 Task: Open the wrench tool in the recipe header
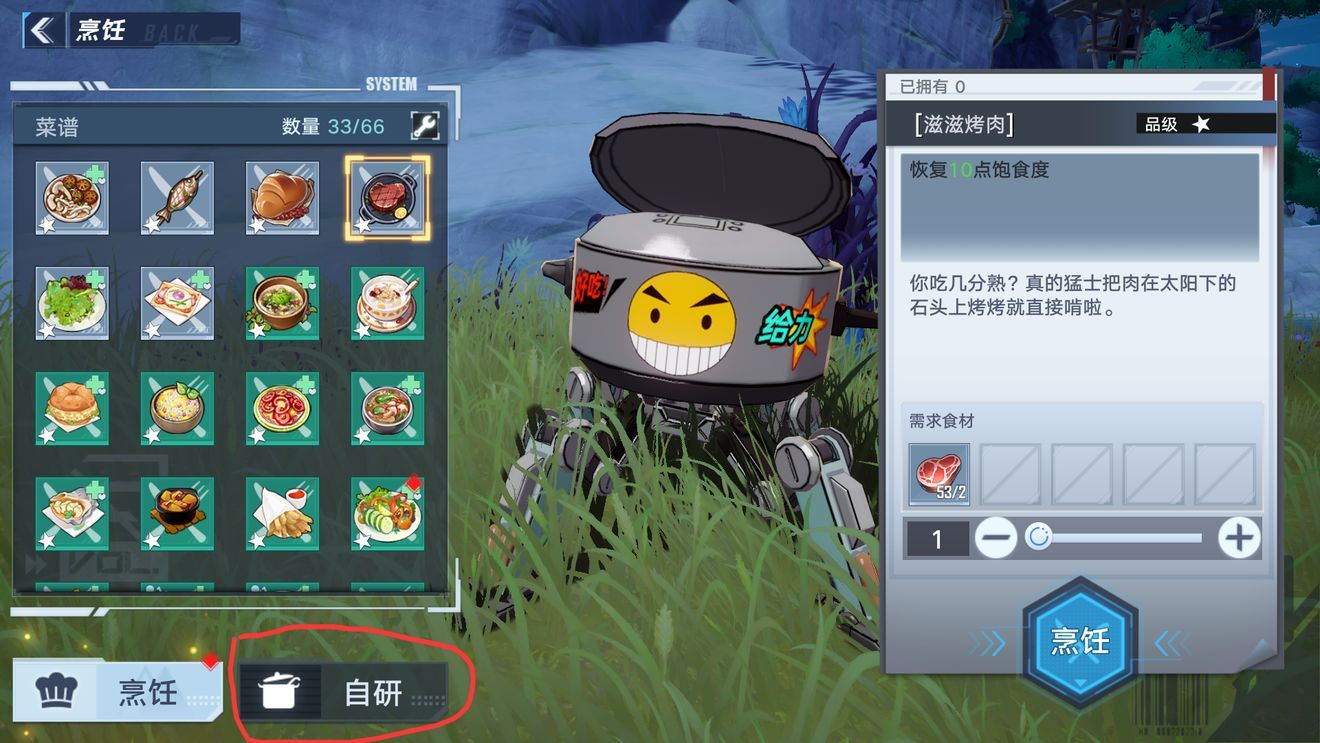pyautogui.click(x=424, y=126)
